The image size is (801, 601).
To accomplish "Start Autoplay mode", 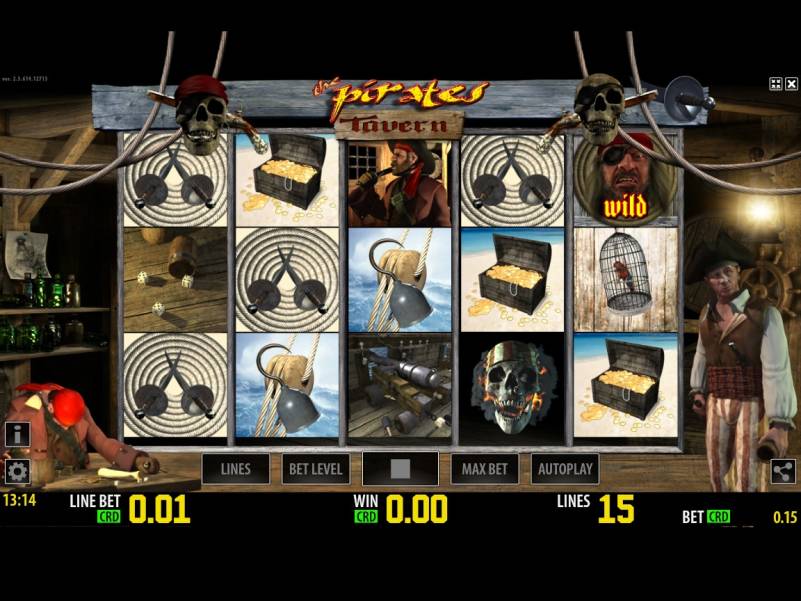I will coord(566,468).
